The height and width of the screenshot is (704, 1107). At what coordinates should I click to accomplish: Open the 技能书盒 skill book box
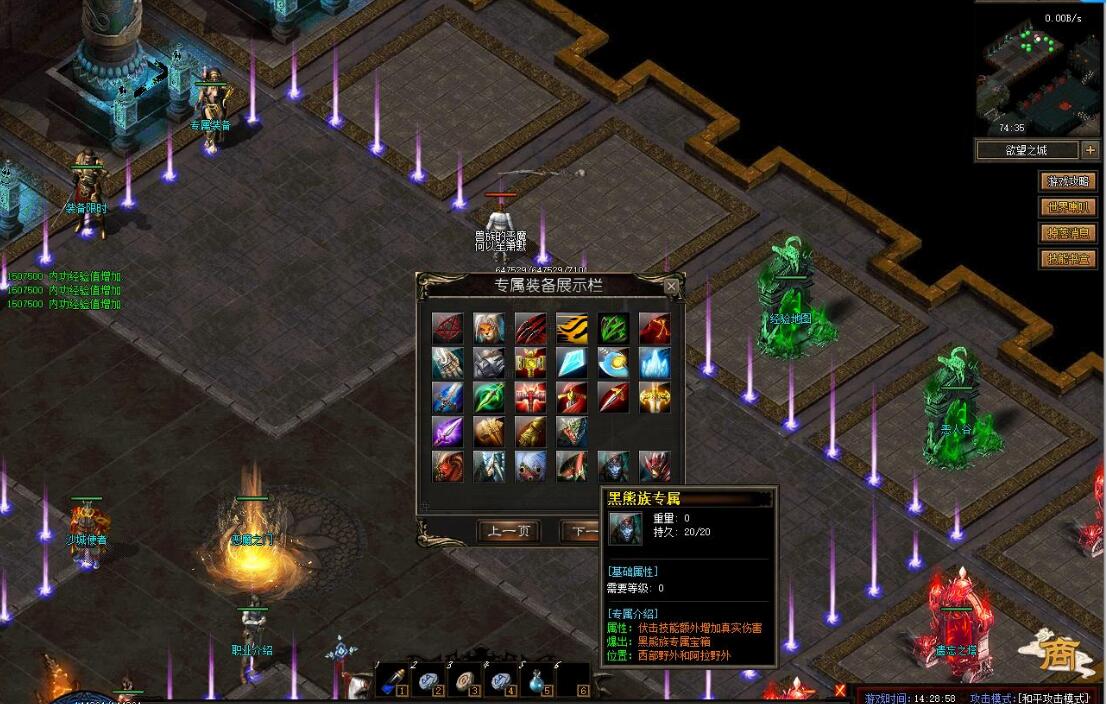[x=1068, y=259]
